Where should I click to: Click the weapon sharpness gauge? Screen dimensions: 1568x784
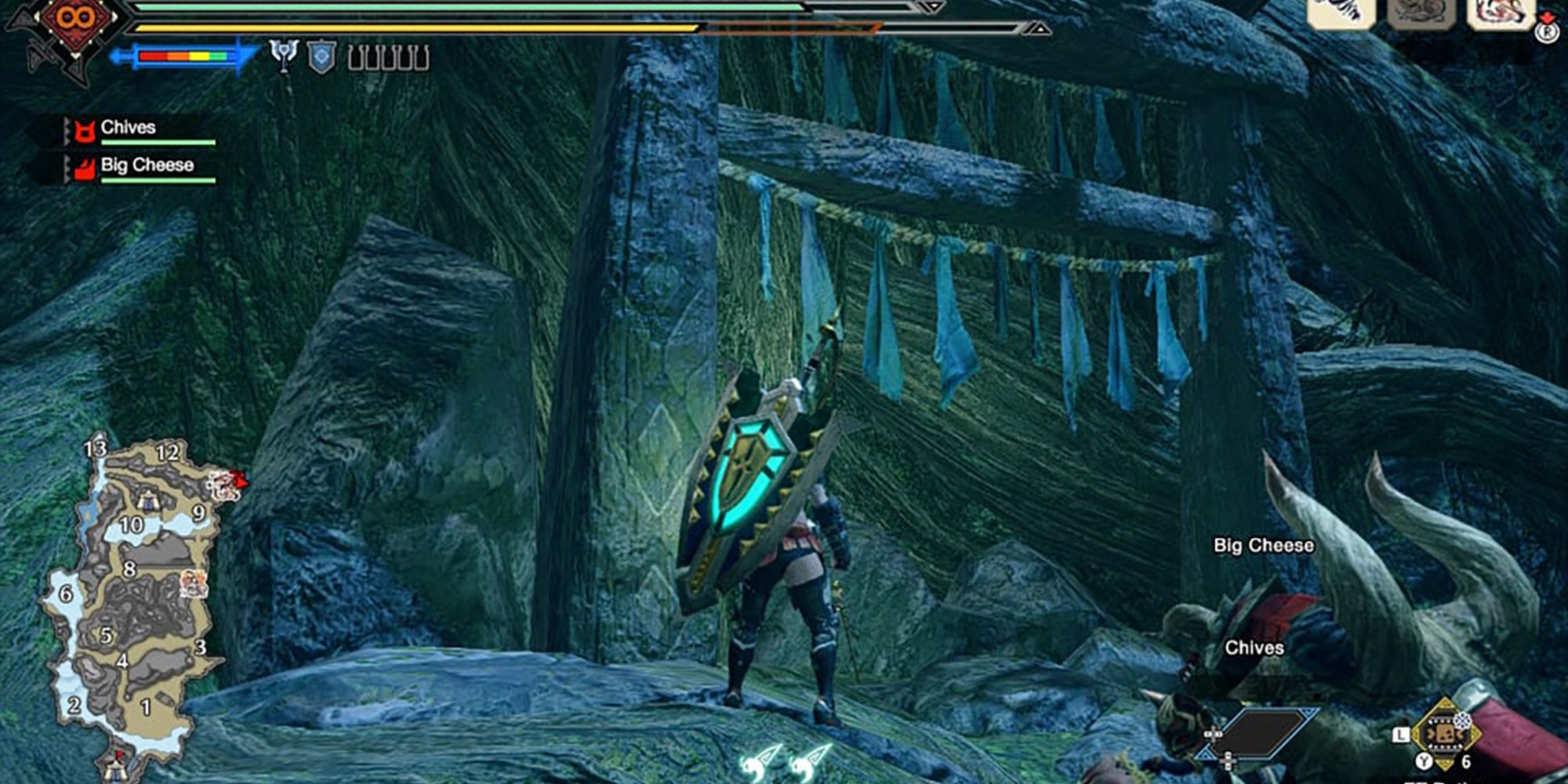pos(185,56)
